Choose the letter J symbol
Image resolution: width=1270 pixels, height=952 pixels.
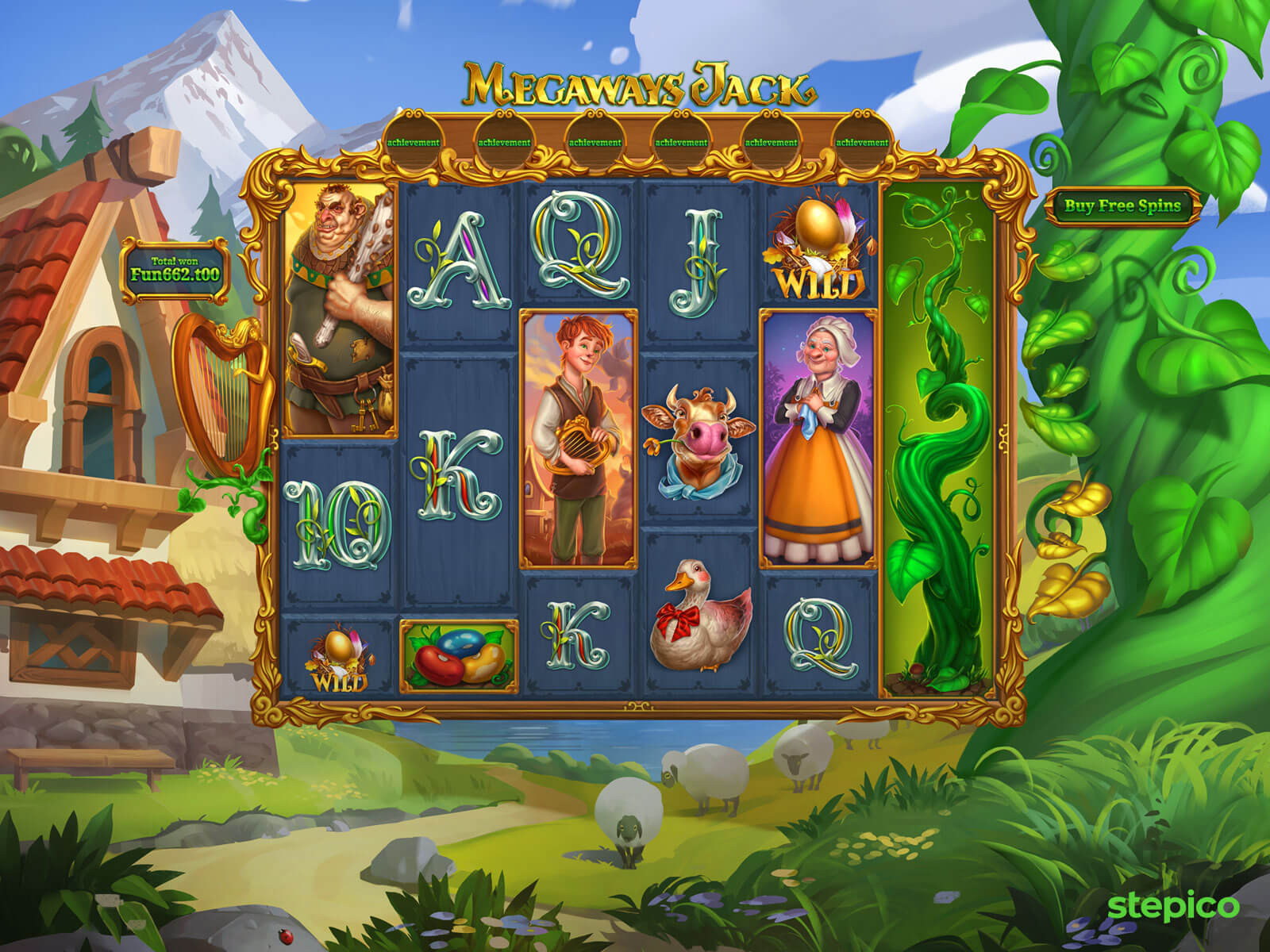pyautogui.click(x=698, y=262)
